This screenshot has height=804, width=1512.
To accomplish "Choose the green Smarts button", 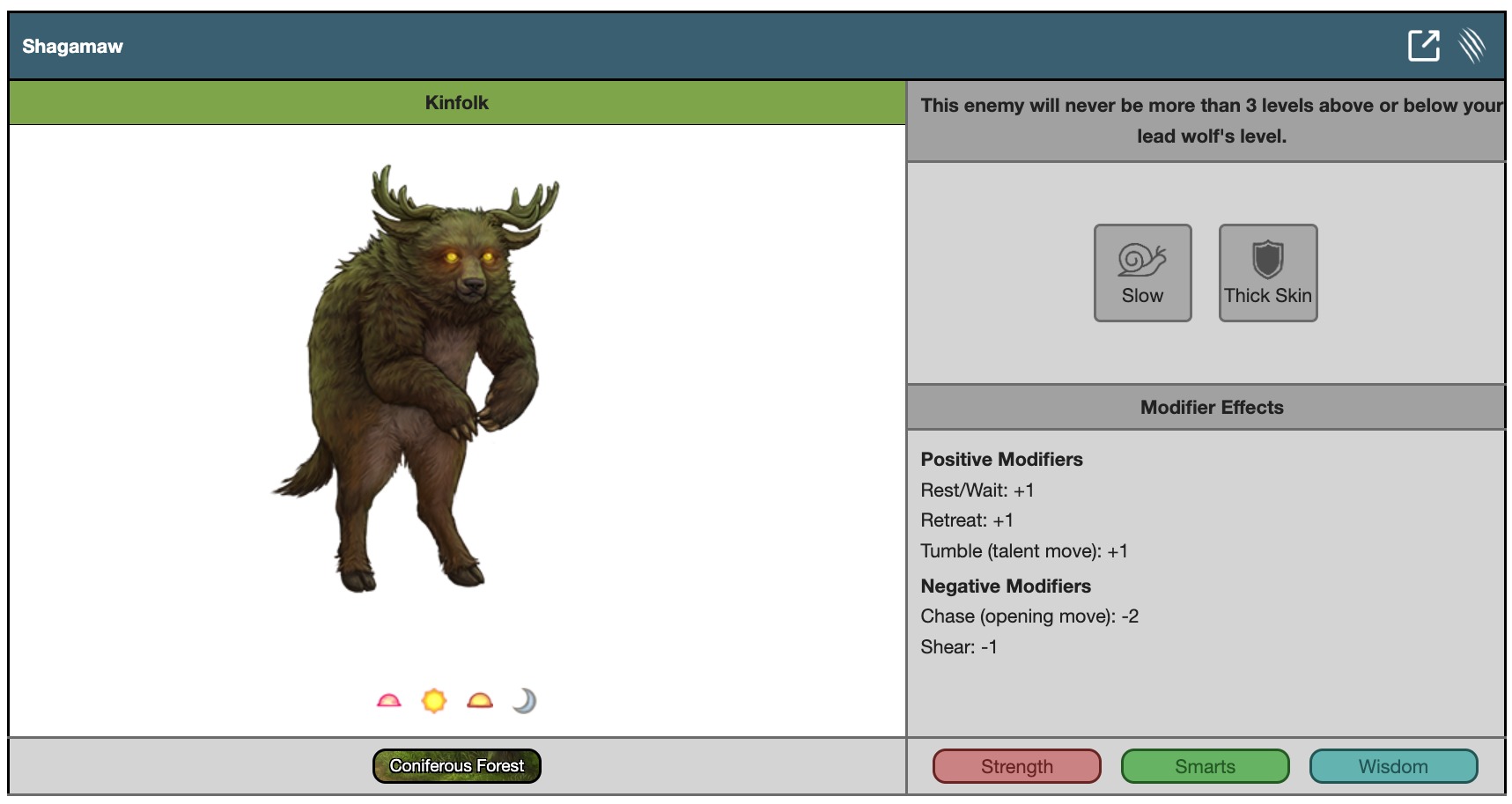I will 1205,766.
